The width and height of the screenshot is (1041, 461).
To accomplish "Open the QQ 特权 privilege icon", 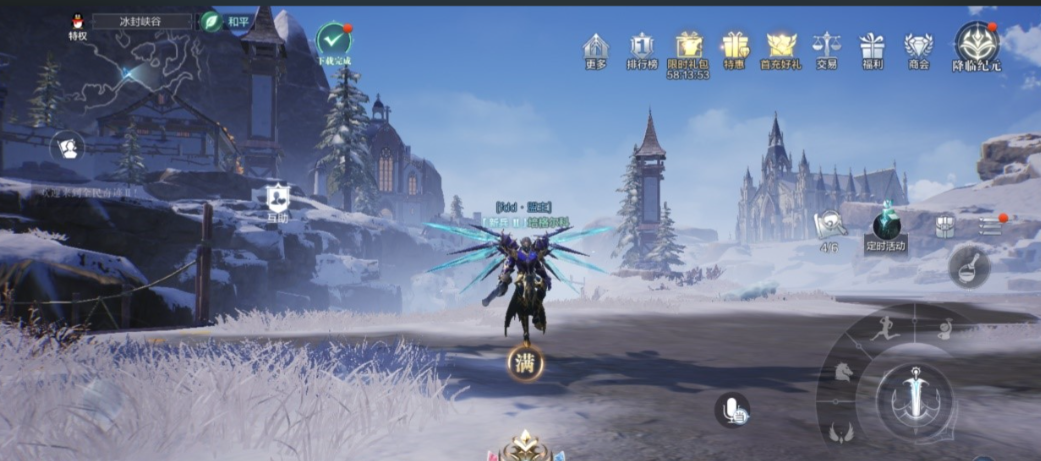I will pyautogui.click(x=78, y=22).
